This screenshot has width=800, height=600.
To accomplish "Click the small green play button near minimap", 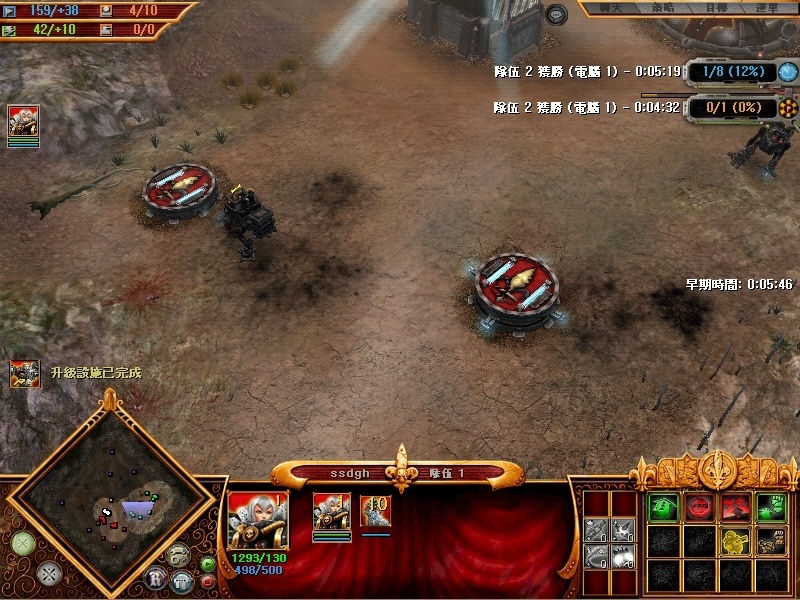I will pos(208,564).
